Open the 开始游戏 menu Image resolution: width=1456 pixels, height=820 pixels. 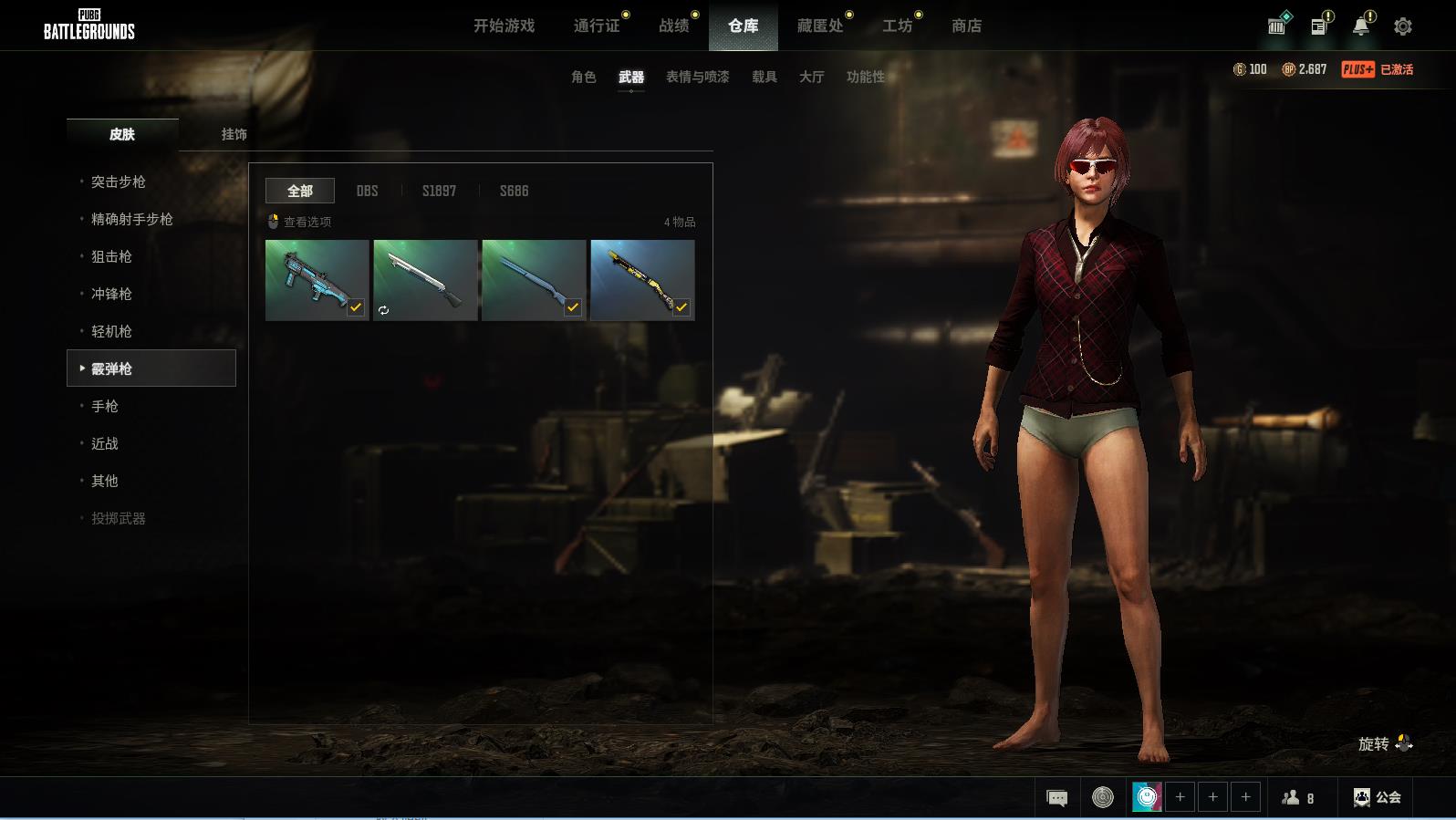504,26
